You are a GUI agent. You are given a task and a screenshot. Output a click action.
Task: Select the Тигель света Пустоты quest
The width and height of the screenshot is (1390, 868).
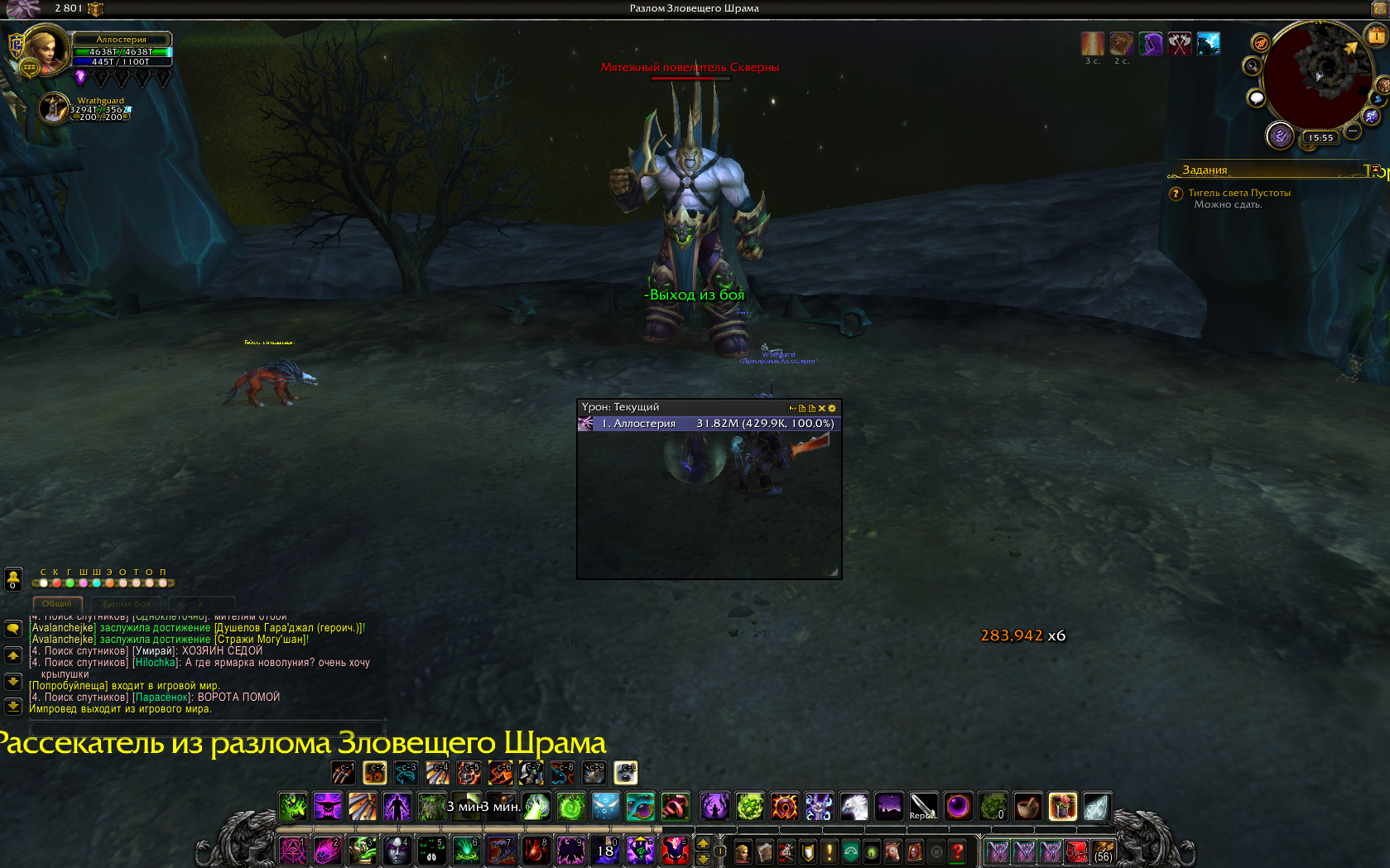pos(1238,193)
